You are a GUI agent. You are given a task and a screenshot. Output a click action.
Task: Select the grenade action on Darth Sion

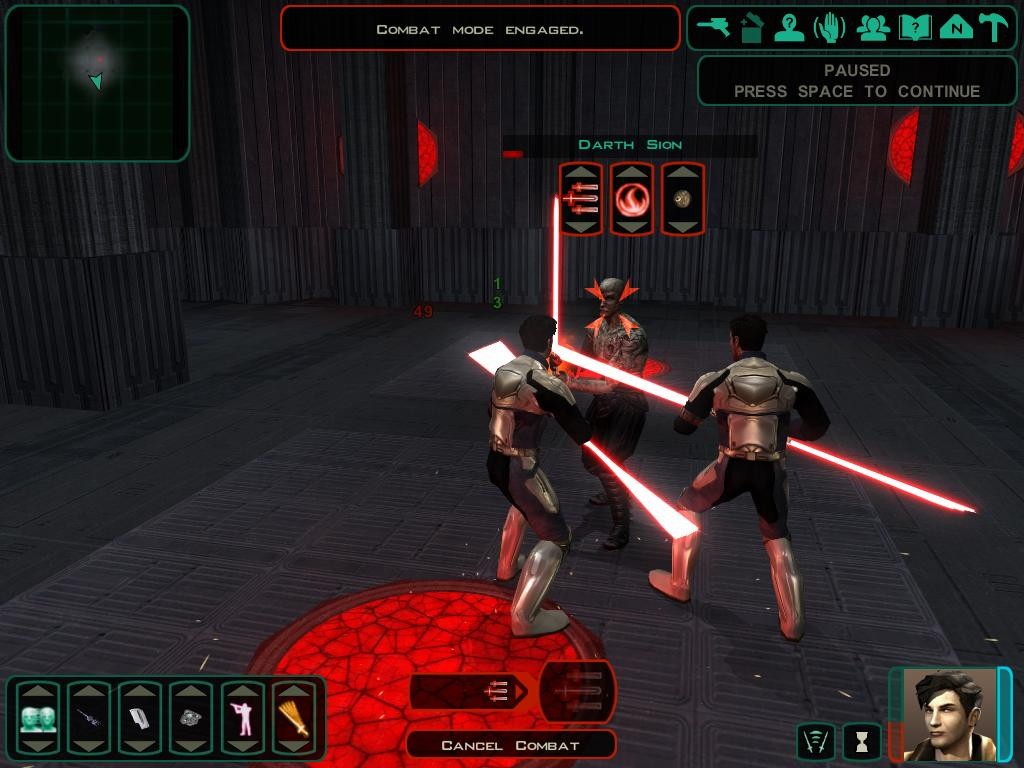(683, 199)
